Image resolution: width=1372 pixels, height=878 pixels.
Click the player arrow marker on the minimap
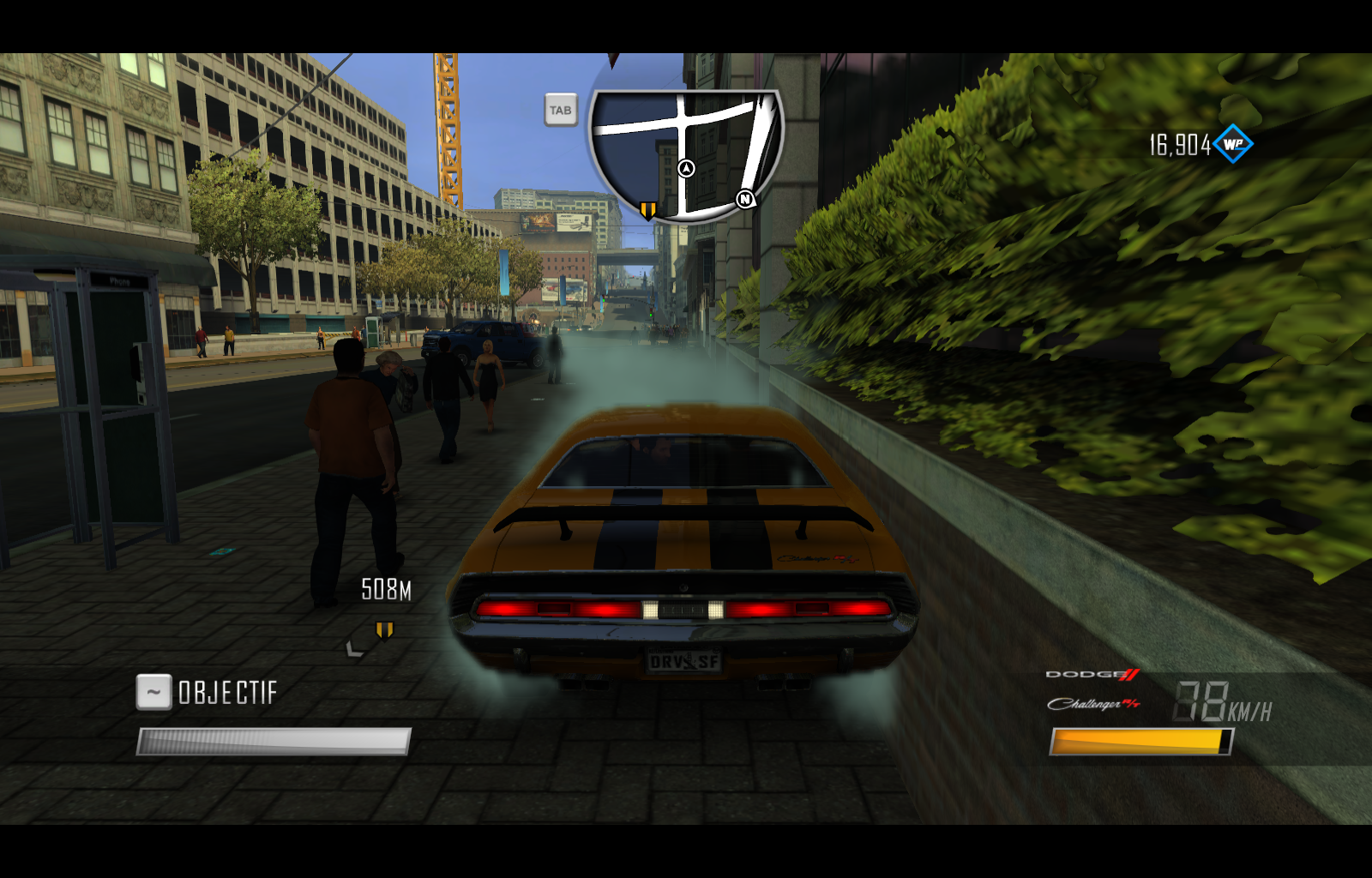pos(686,168)
